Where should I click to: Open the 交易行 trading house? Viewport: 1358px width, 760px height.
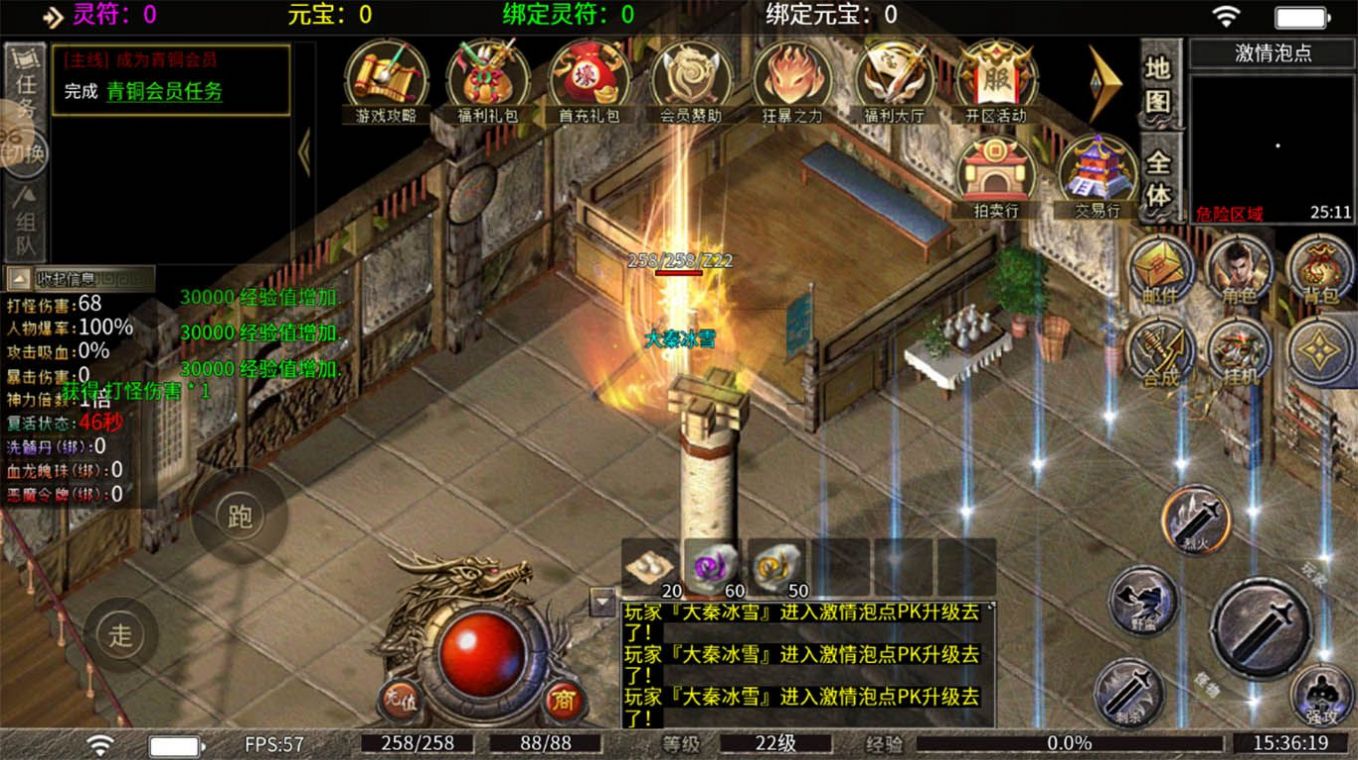pyautogui.click(x=1097, y=173)
